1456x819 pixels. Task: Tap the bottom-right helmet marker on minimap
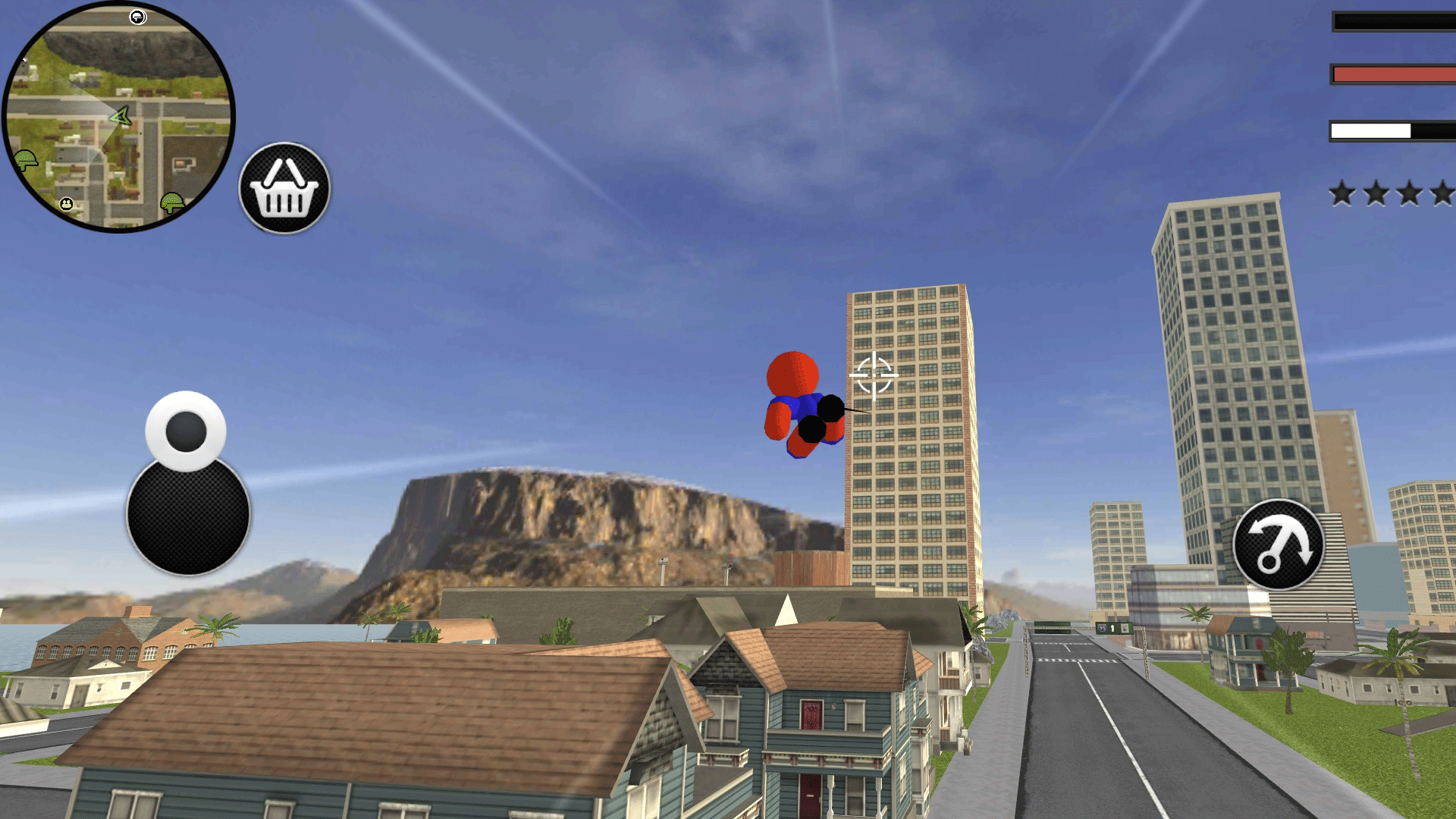click(172, 203)
